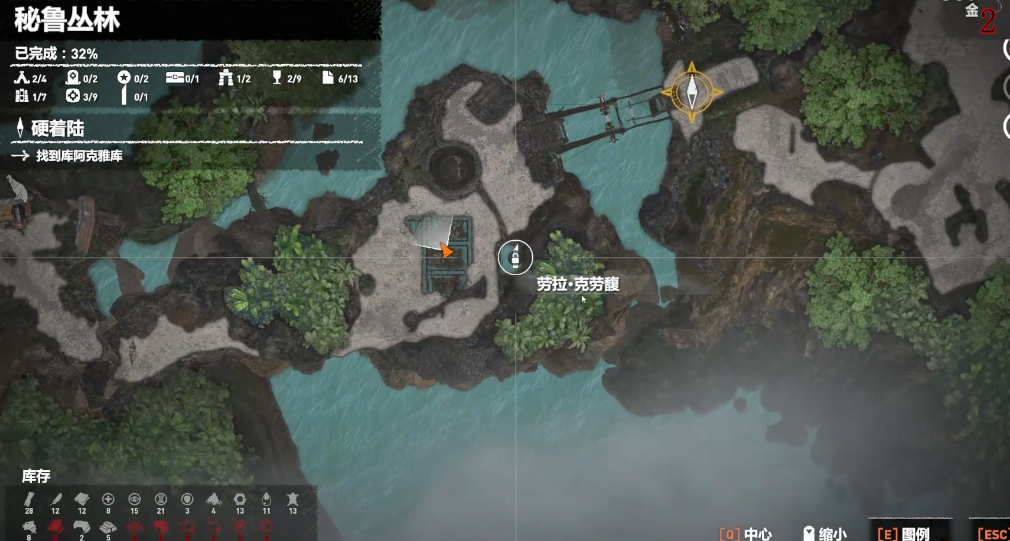Select the cloth resource with count 28

click(x=29, y=499)
